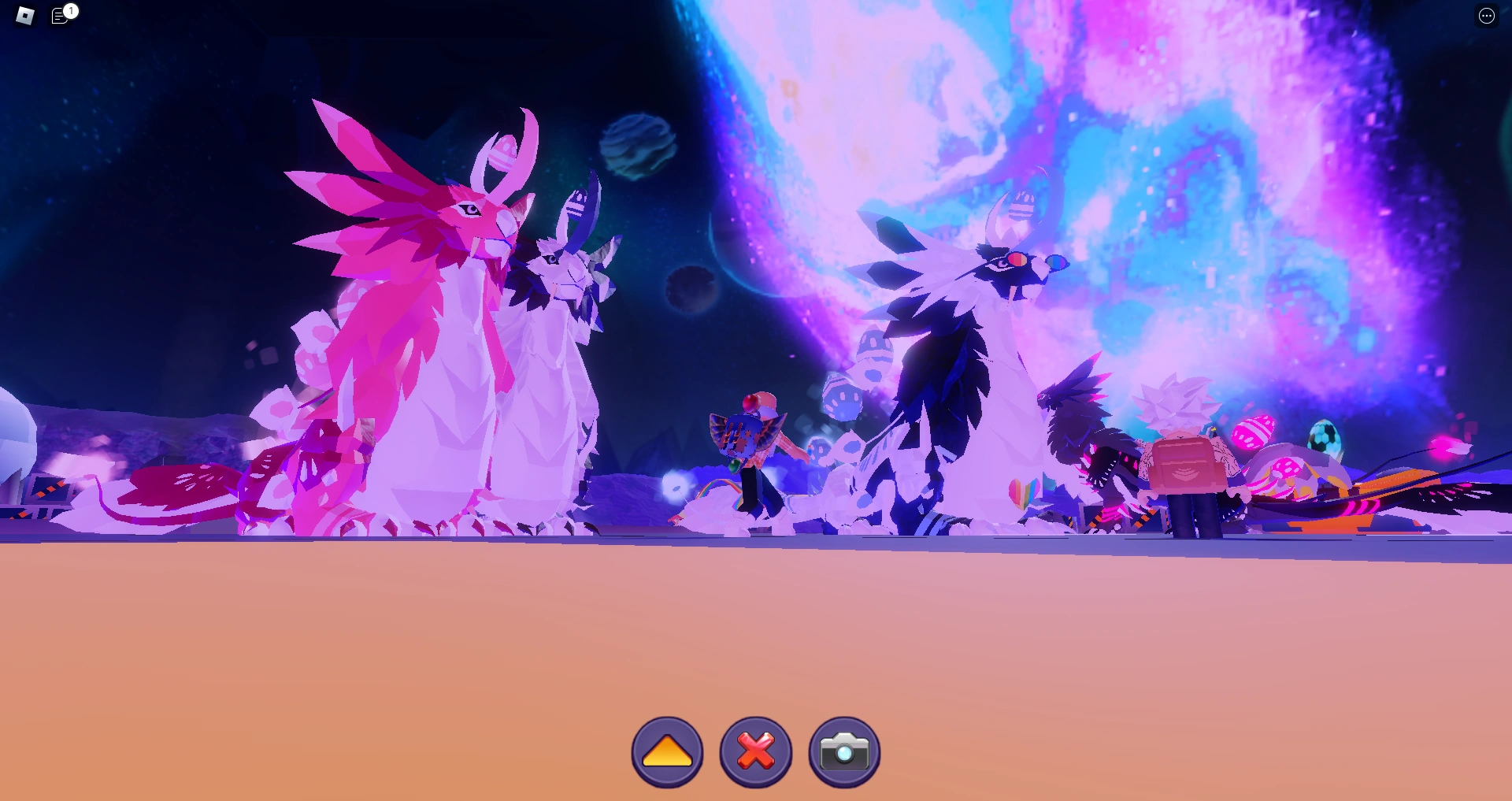Open the in-game chat window

point(60,15)
